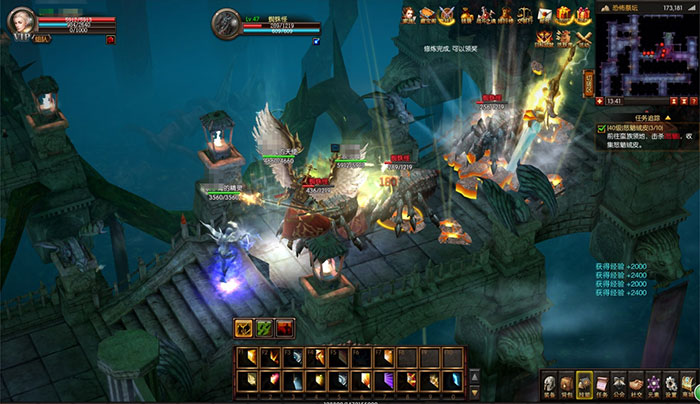
Task: Open the 公会 guild menu
Action: [620, 384]
